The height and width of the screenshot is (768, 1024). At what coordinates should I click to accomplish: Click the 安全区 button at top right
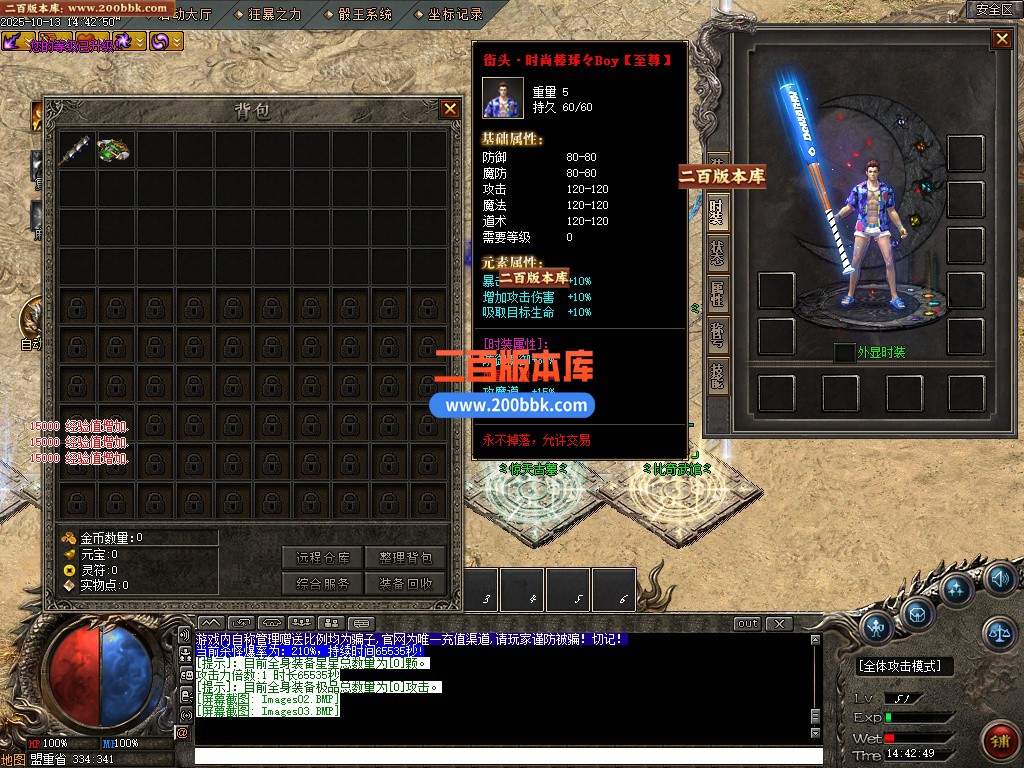click(x=994, y=9)
